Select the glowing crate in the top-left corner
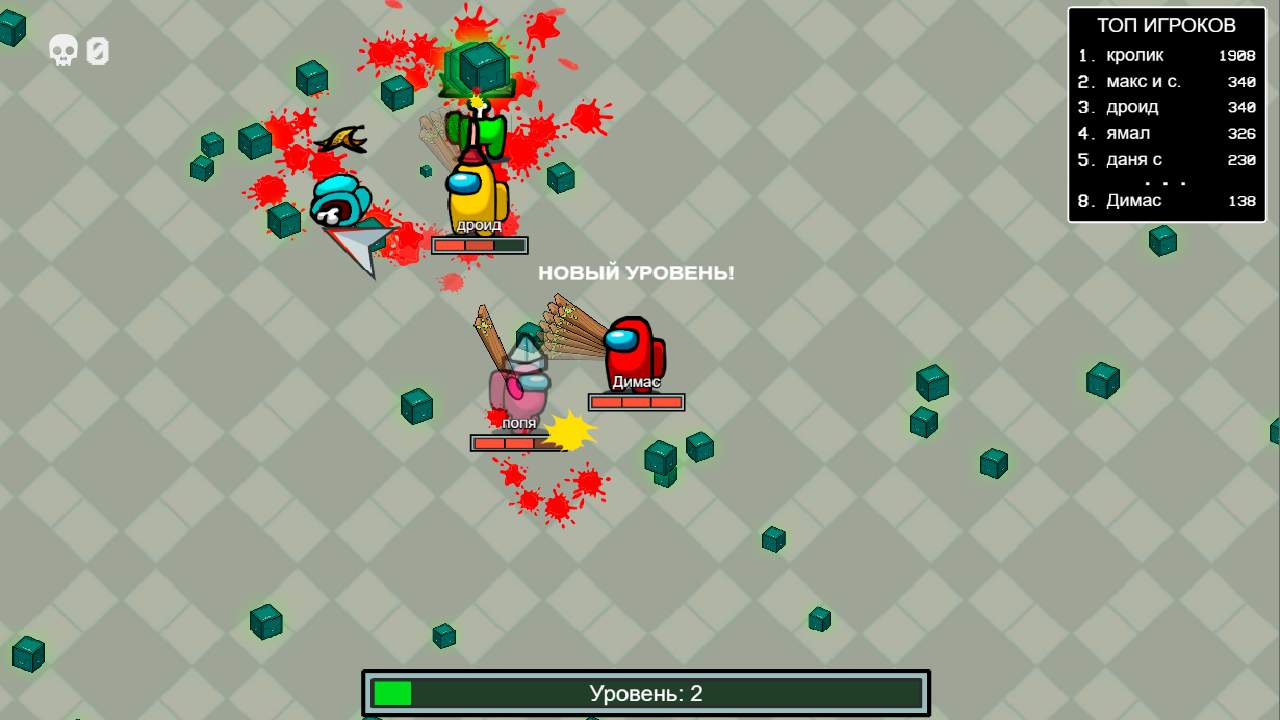The image size is (1280, 720). [x=12, y=27]
